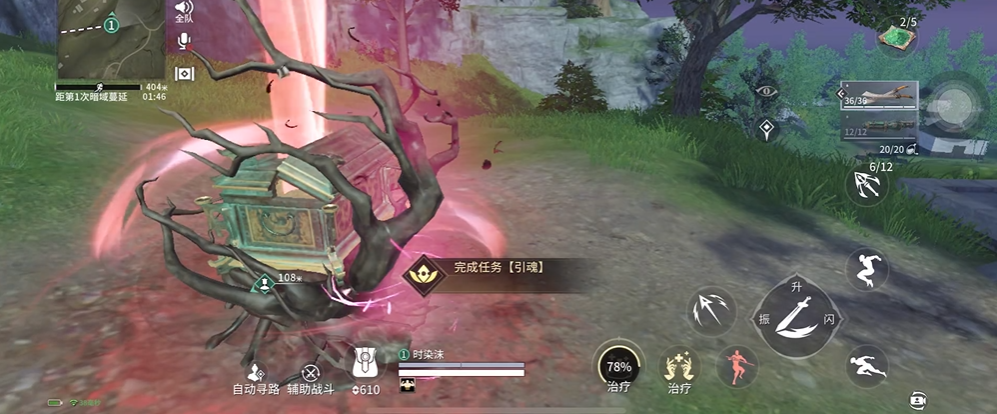Use the 78% healing (治疗) item
The image size is (997, 414).
tap(617, 363)
